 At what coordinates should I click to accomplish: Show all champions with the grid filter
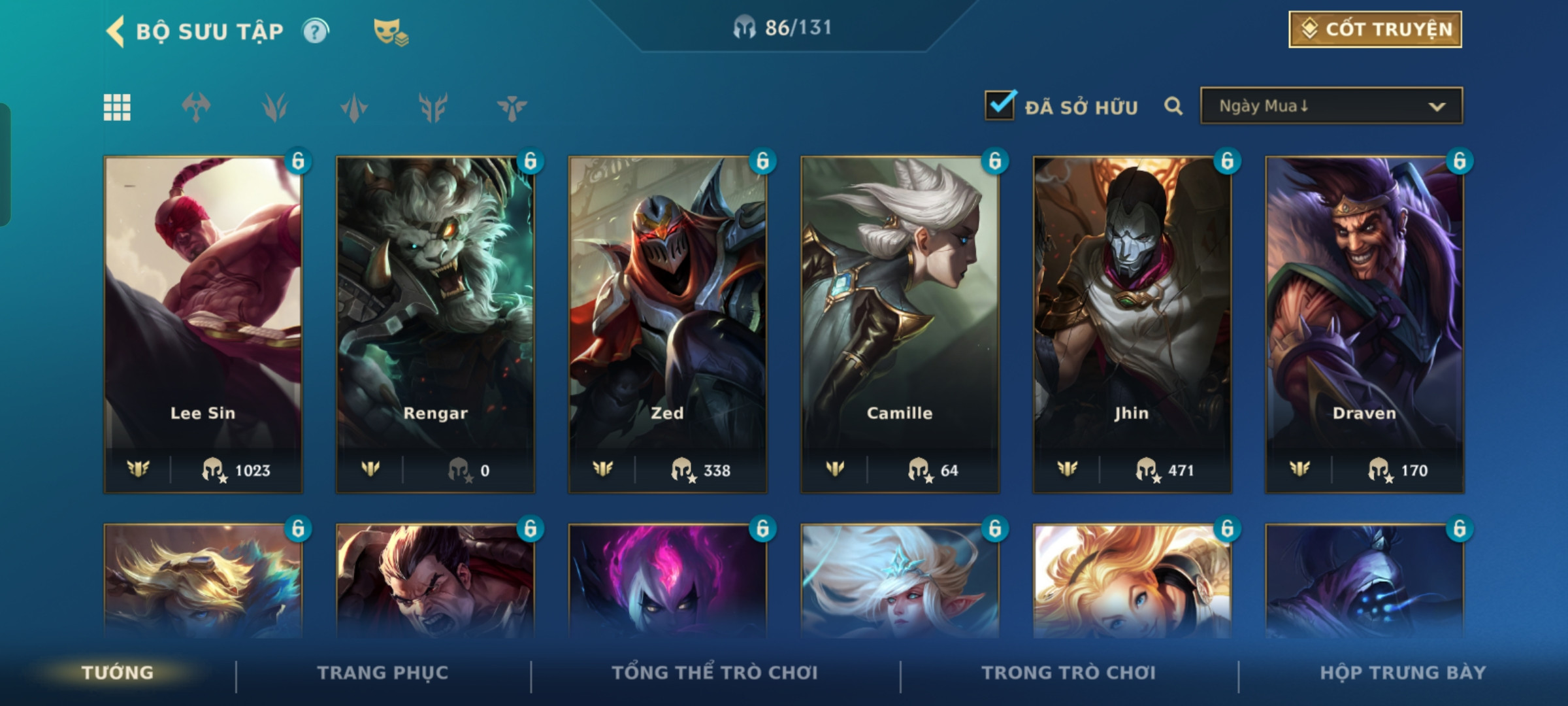pyautogui.click(x=117, y=107)
